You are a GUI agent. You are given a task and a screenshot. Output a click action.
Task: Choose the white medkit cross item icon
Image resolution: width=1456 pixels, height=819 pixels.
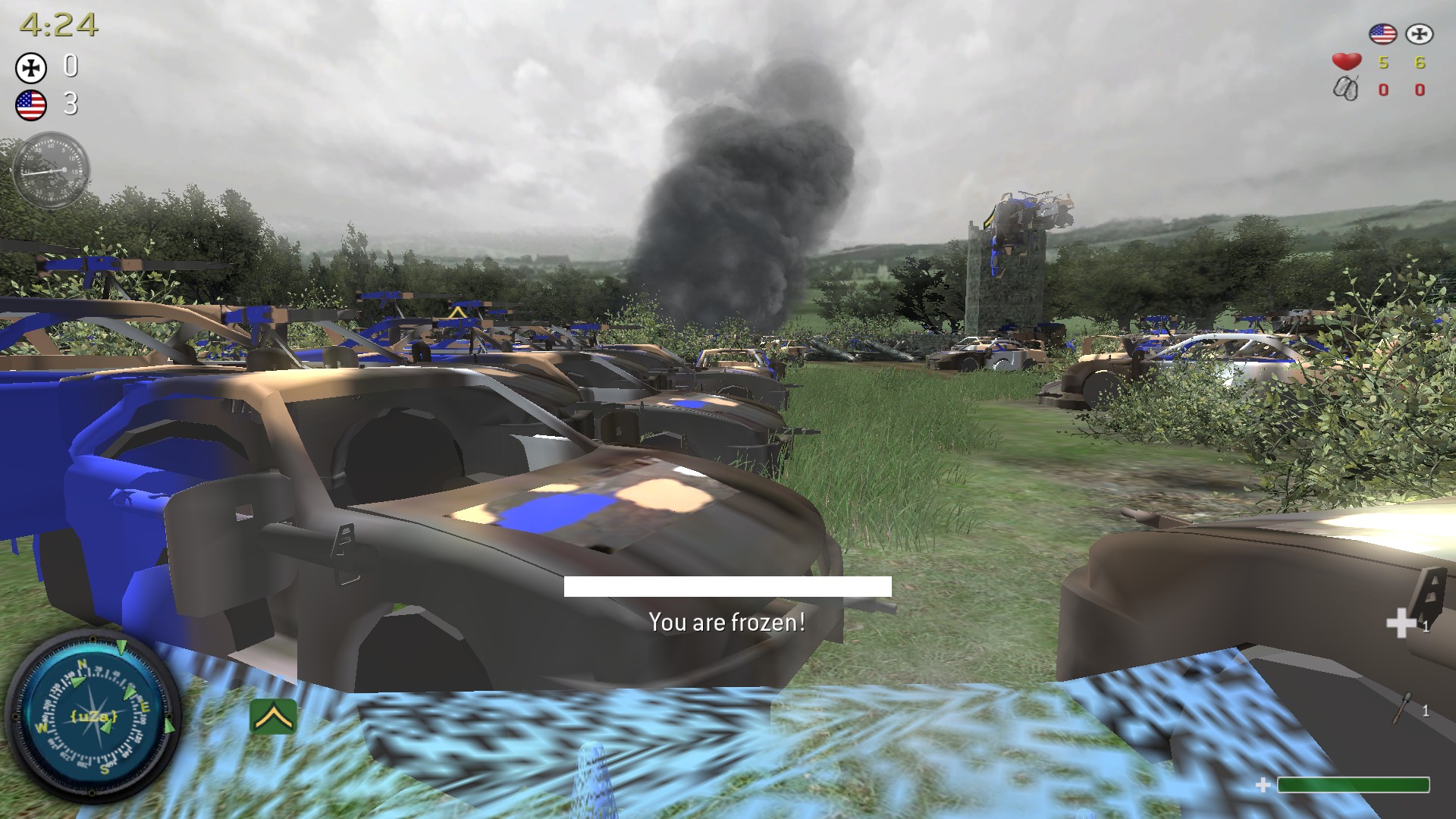(x=1400, y=624)
